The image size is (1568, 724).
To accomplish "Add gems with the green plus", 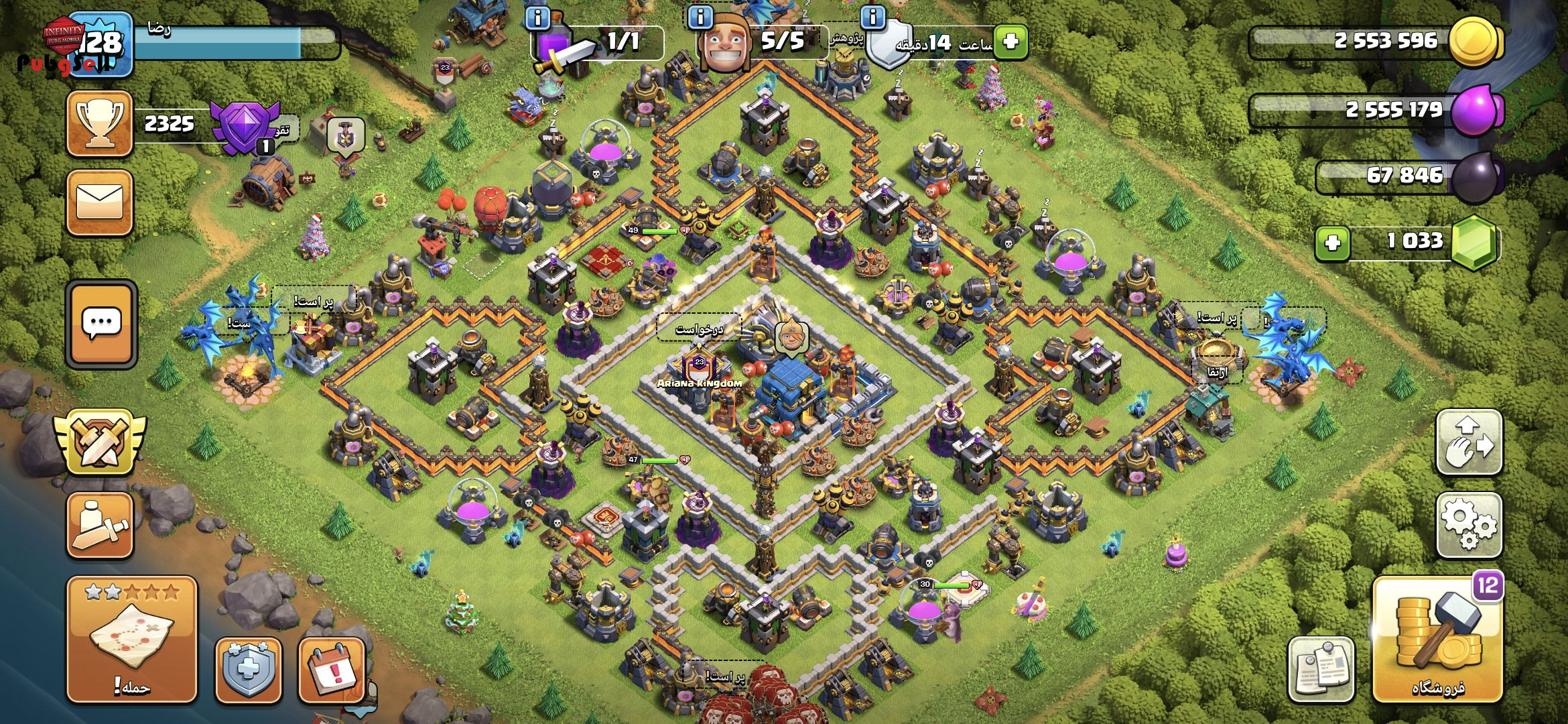I will (1332, 242).
